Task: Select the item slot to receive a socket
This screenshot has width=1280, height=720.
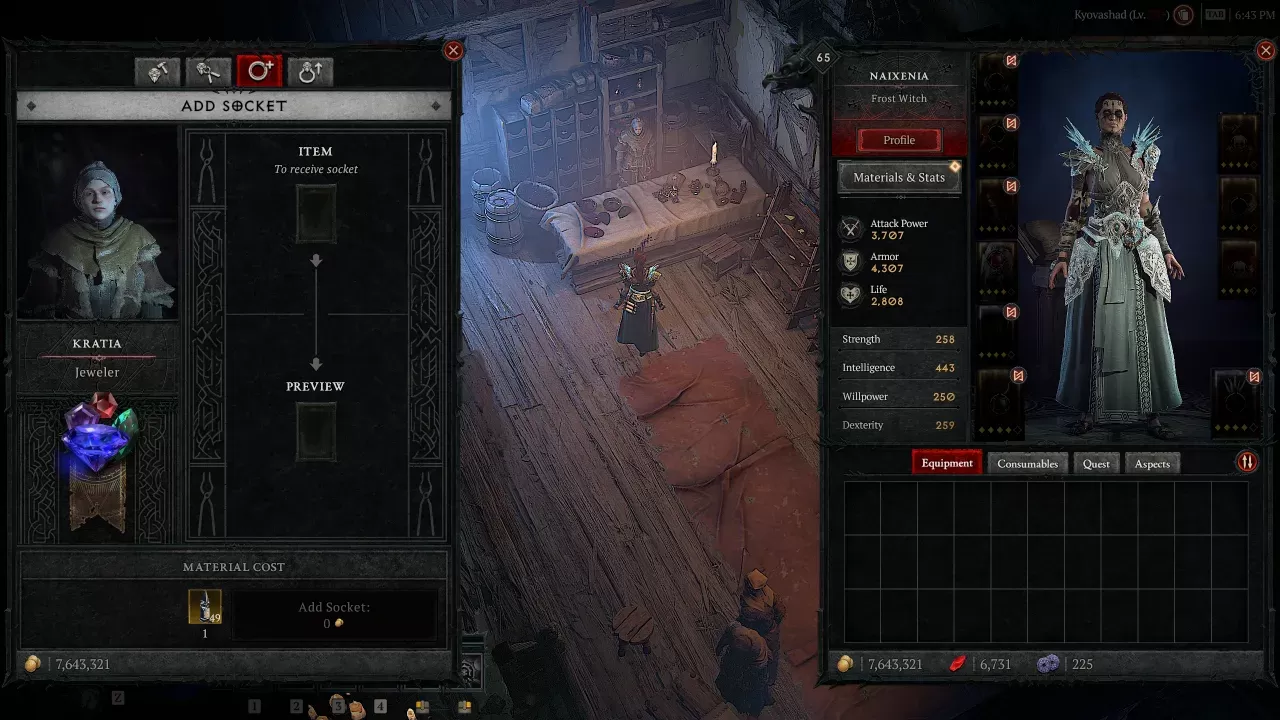Action: [x=316, y=214]
